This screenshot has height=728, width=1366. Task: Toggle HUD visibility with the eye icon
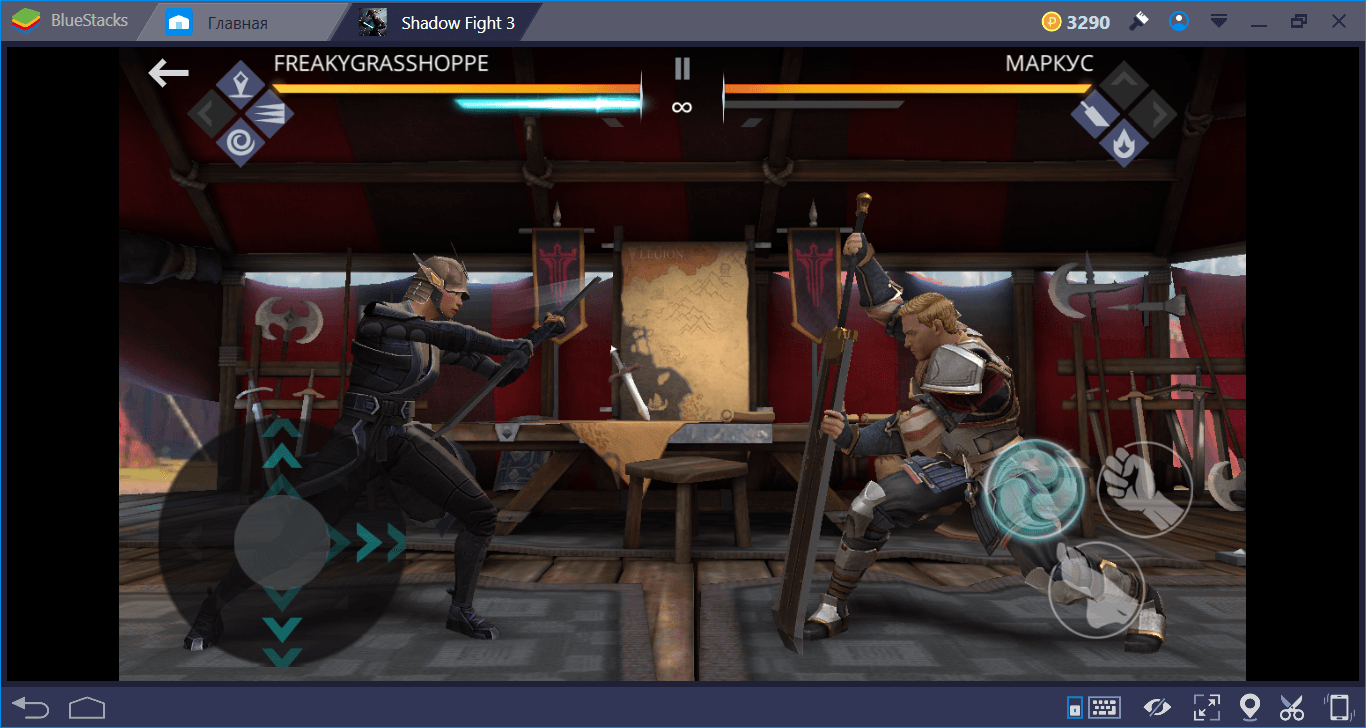1157,707
